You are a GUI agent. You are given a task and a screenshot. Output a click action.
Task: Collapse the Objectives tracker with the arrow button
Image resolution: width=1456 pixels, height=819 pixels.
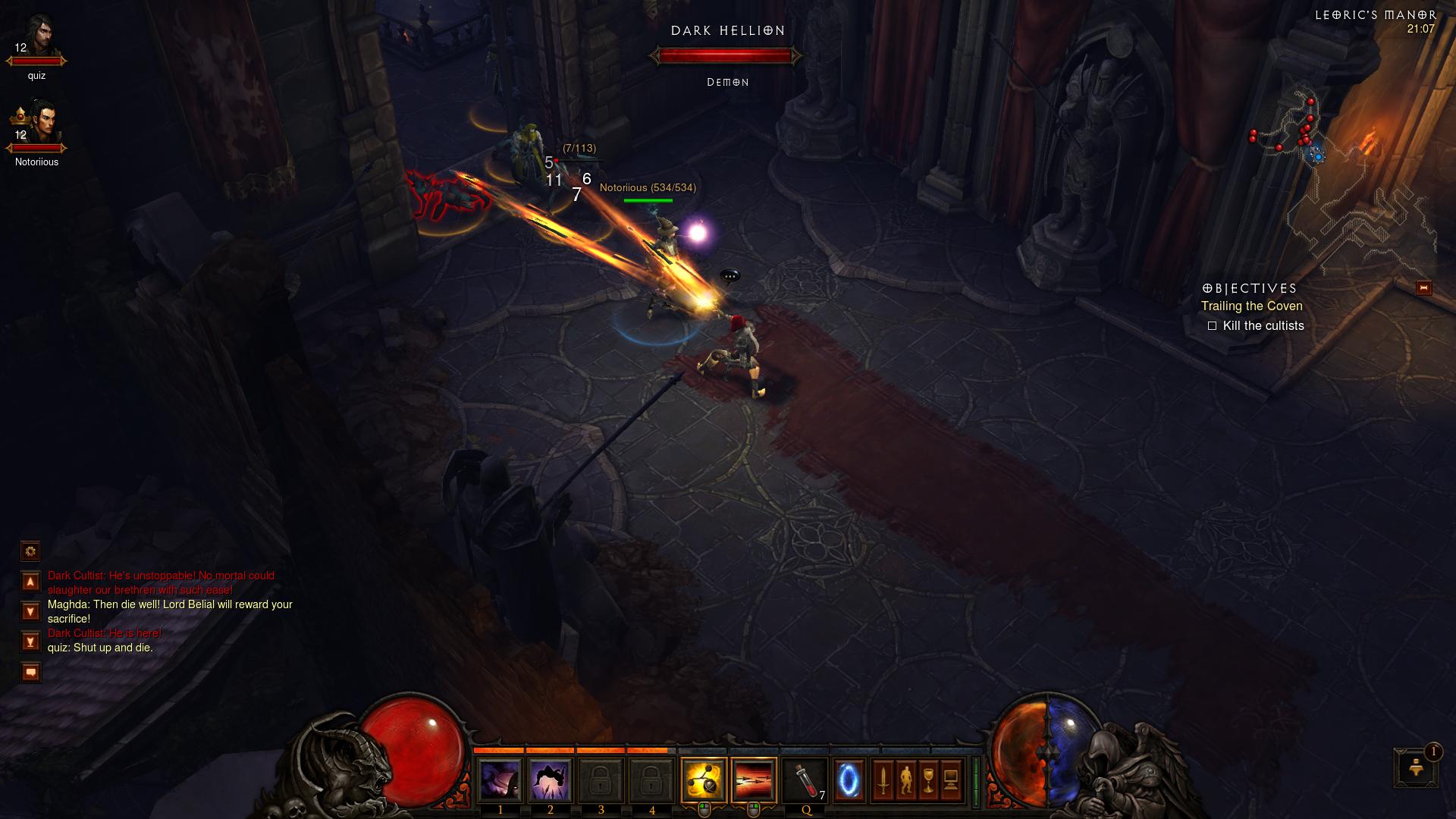coord(1423,287)
